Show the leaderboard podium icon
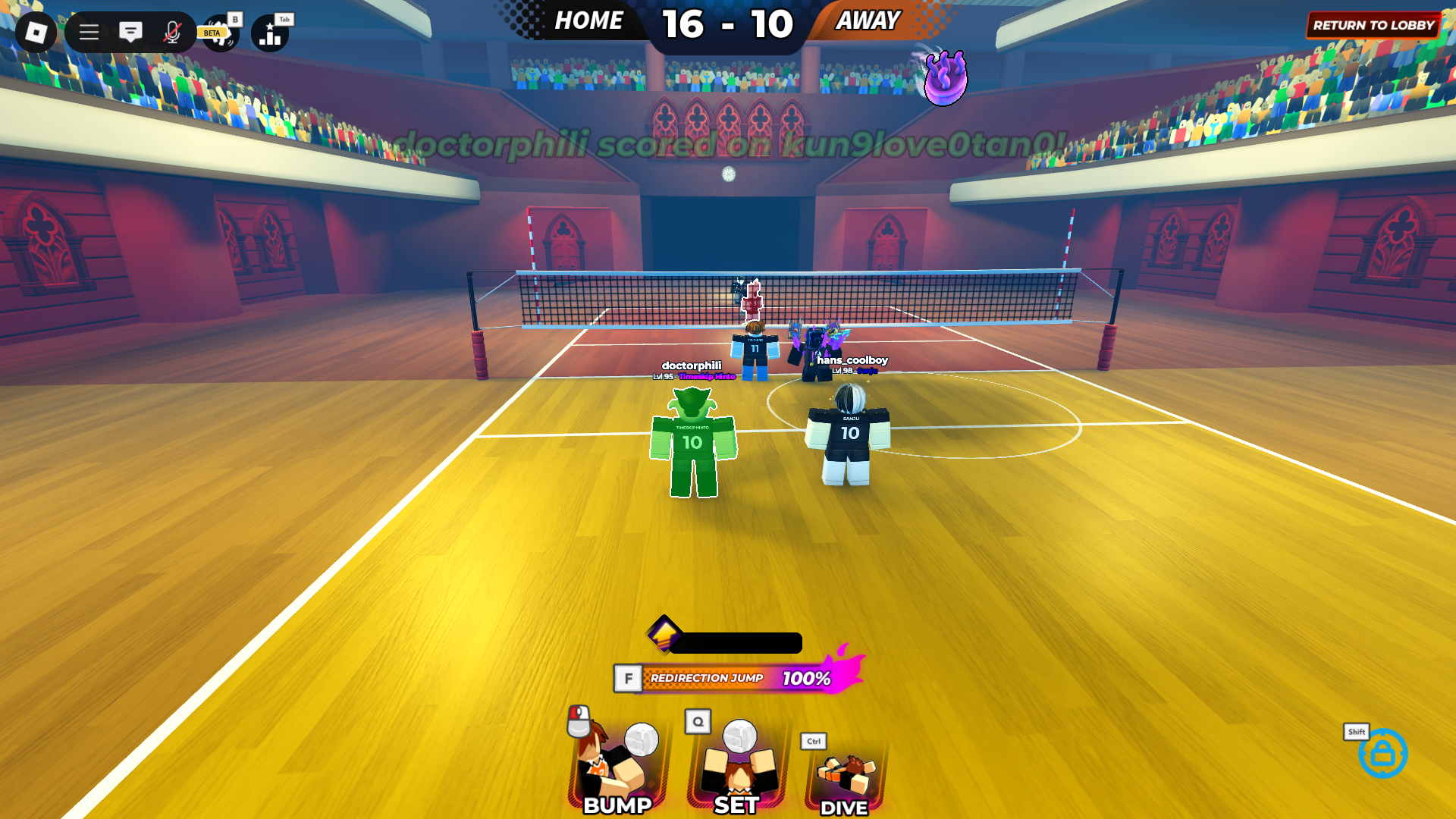This screenshot has height=819, width=1456. coord(271,34)
